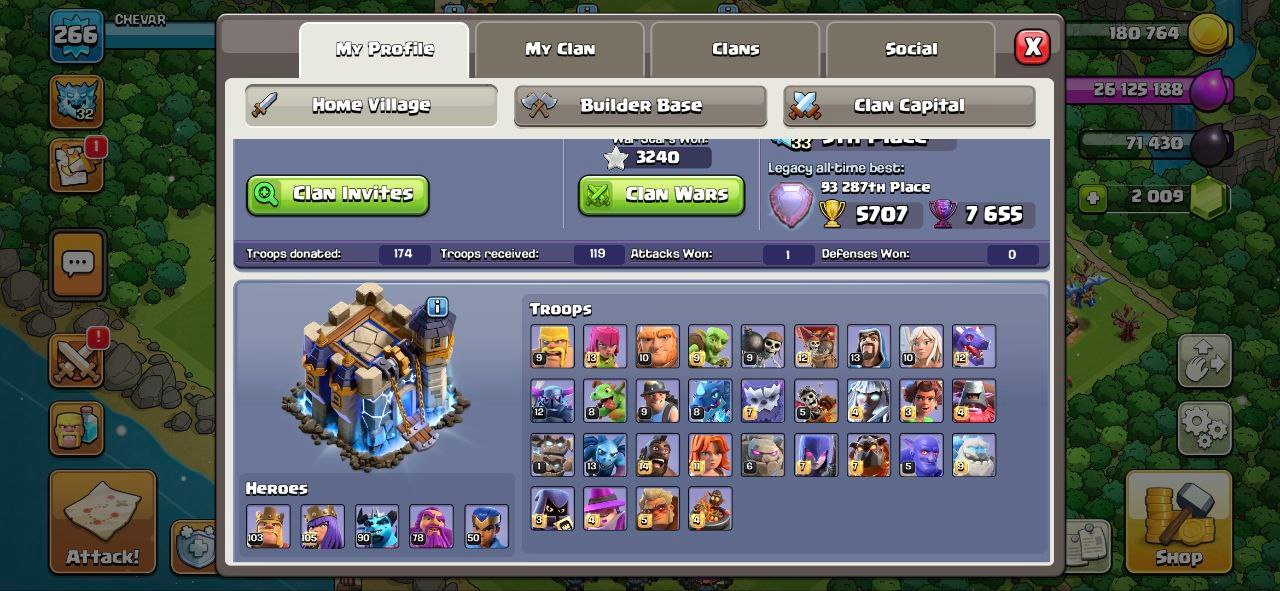Open the settings gears icon

(1204, 430)
